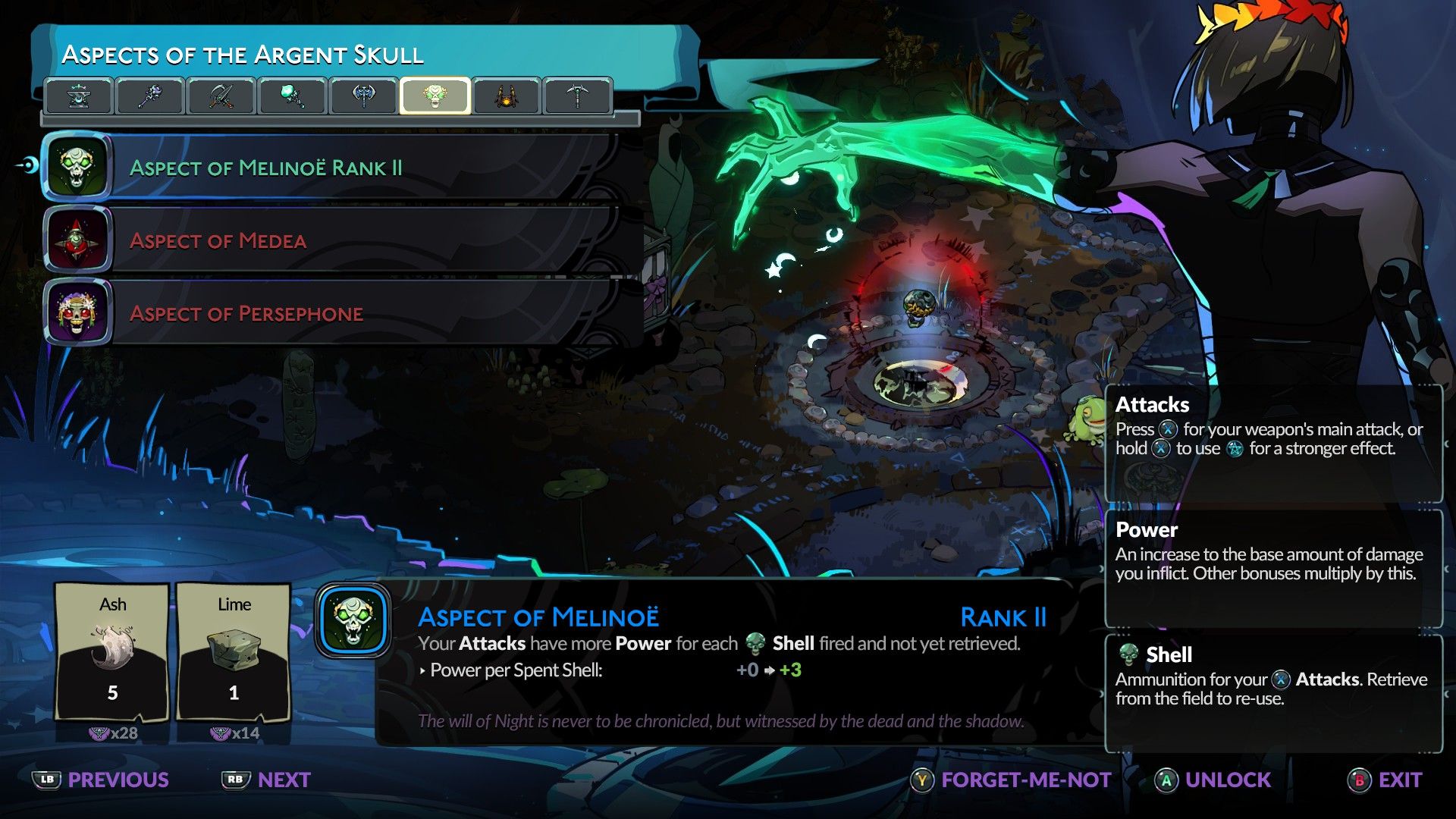Switch to the Witch's Staff tab
1456x819 pixels.
[x=150, y=96]
